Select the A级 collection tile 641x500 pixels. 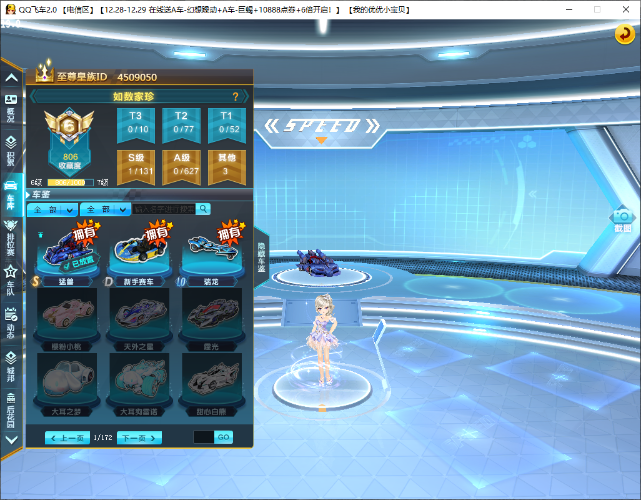click(x=181, y=164)
